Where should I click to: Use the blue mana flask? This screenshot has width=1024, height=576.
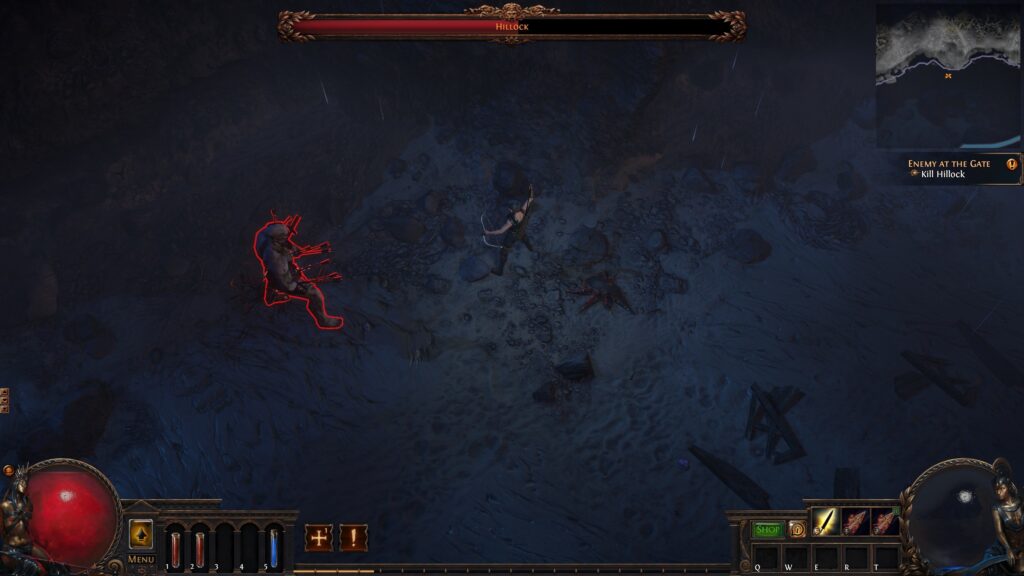(x=274, y=547)
